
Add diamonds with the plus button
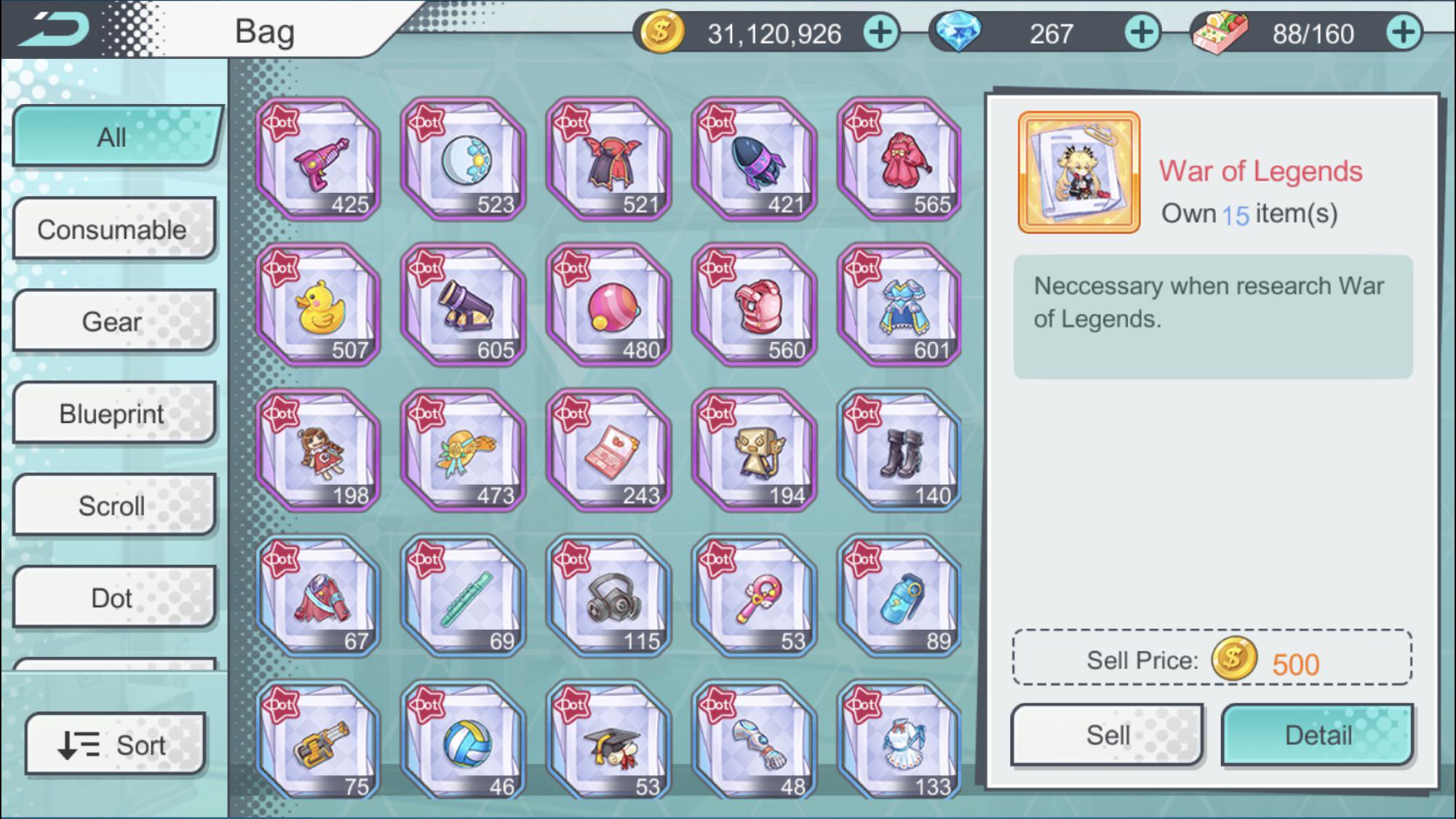(x=1141, y=33)
